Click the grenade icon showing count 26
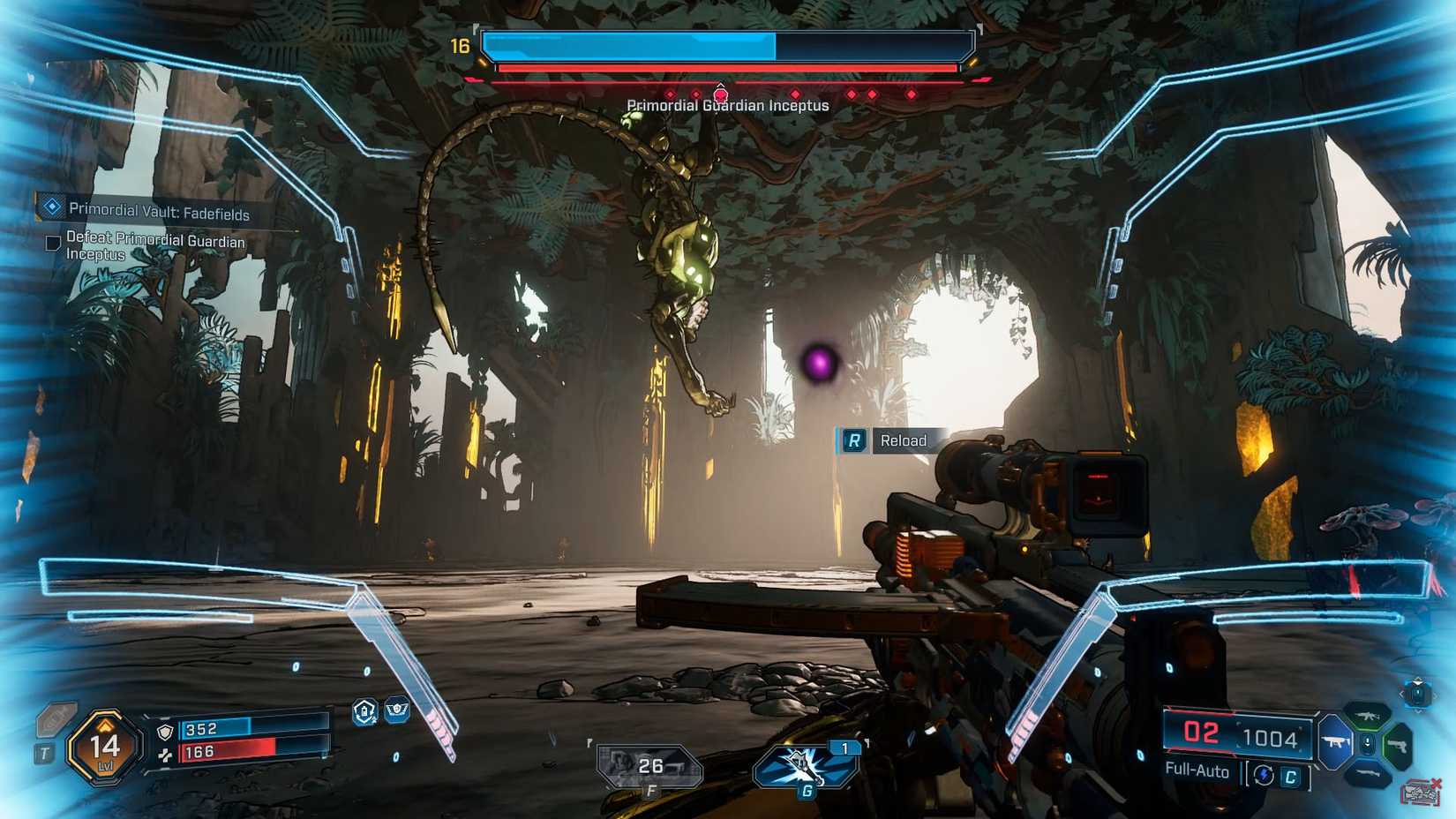Image resolution: width=1456 pixels, height=819 pixels. click(635, 763)
